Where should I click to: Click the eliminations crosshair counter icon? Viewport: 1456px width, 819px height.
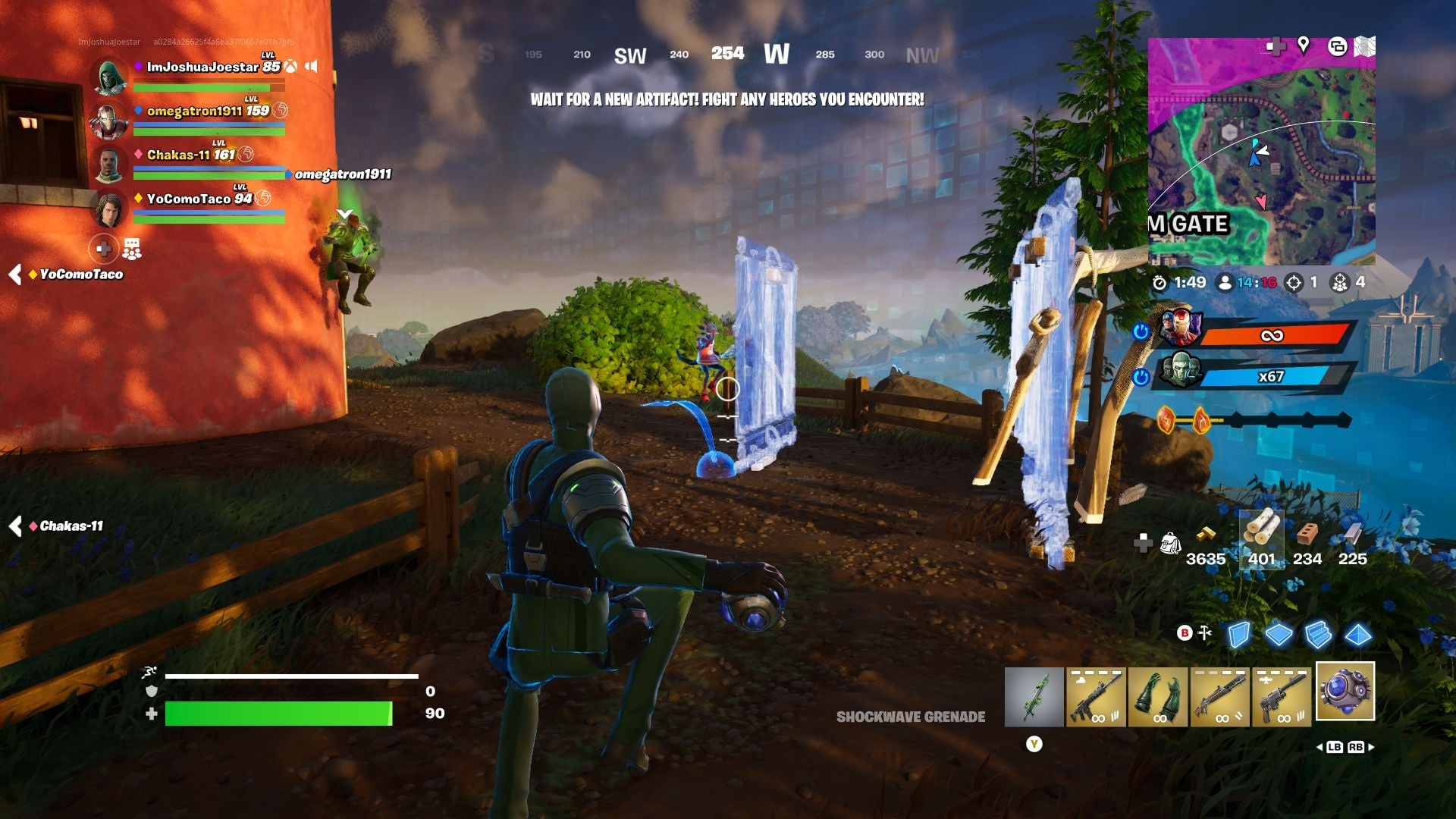point(1294,283)
